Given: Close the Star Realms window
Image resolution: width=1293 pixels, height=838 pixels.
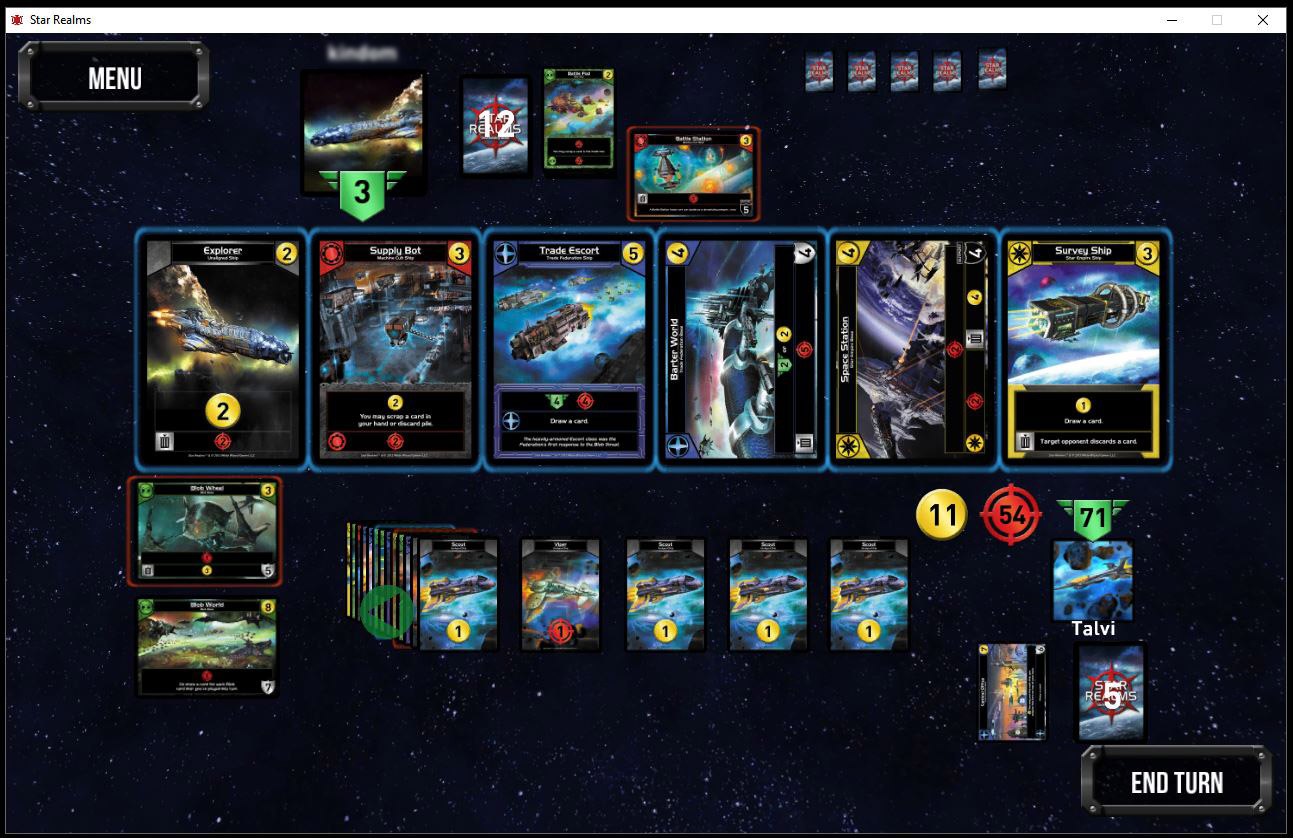Looking at the screenshot, I should click(1263, 20).
